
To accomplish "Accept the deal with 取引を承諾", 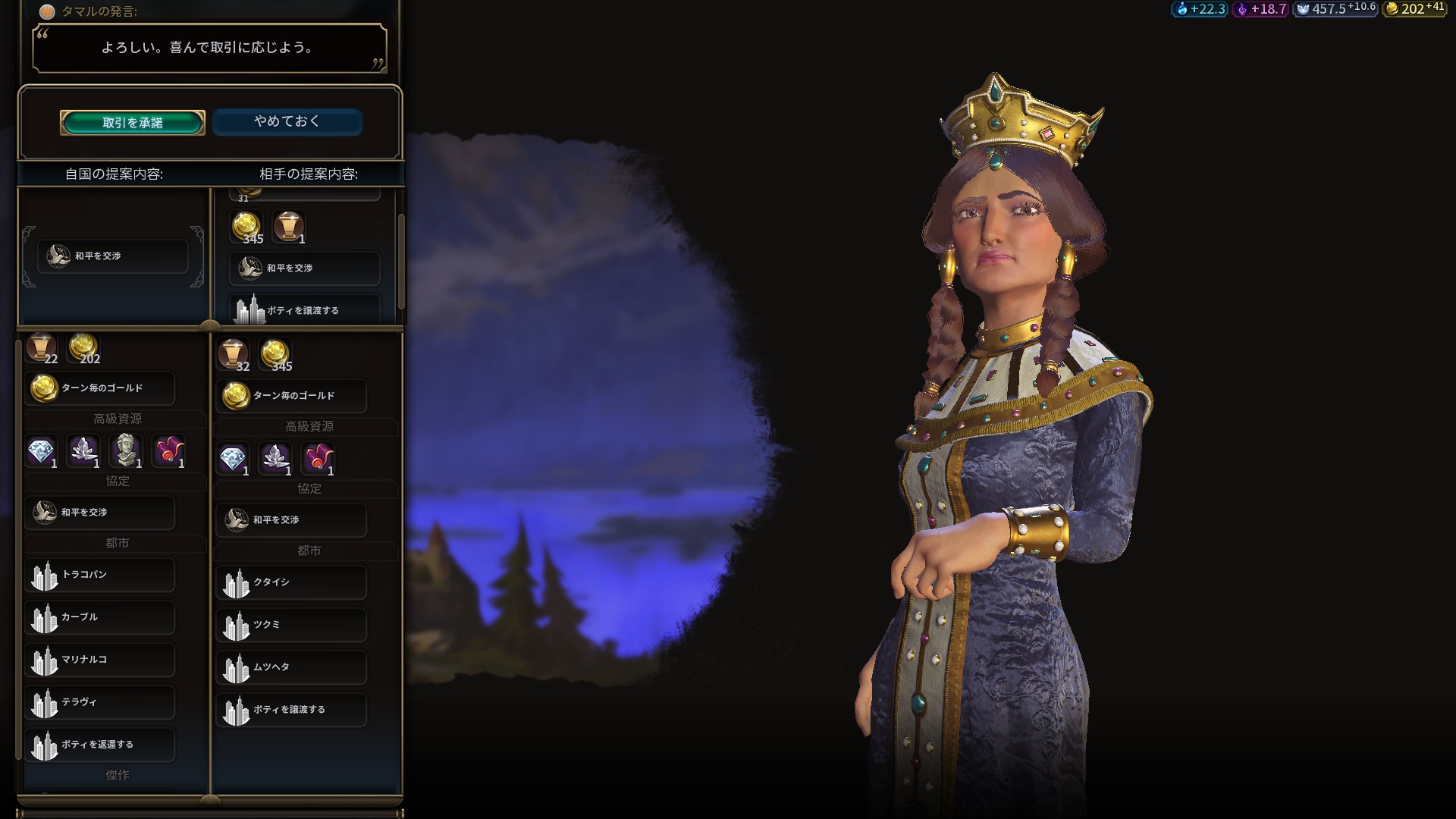I will point(133,123).
